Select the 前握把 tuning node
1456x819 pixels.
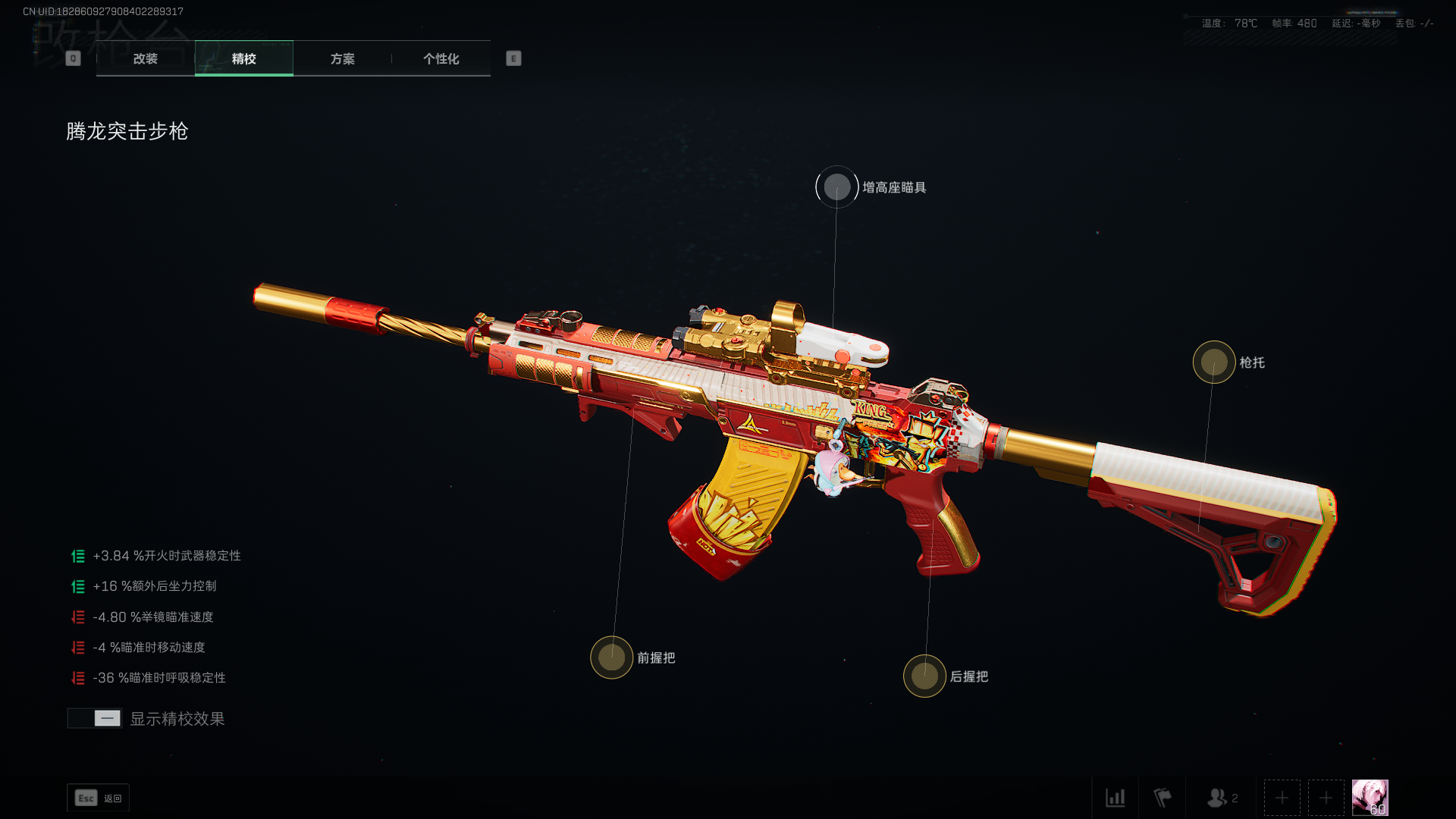612,657
